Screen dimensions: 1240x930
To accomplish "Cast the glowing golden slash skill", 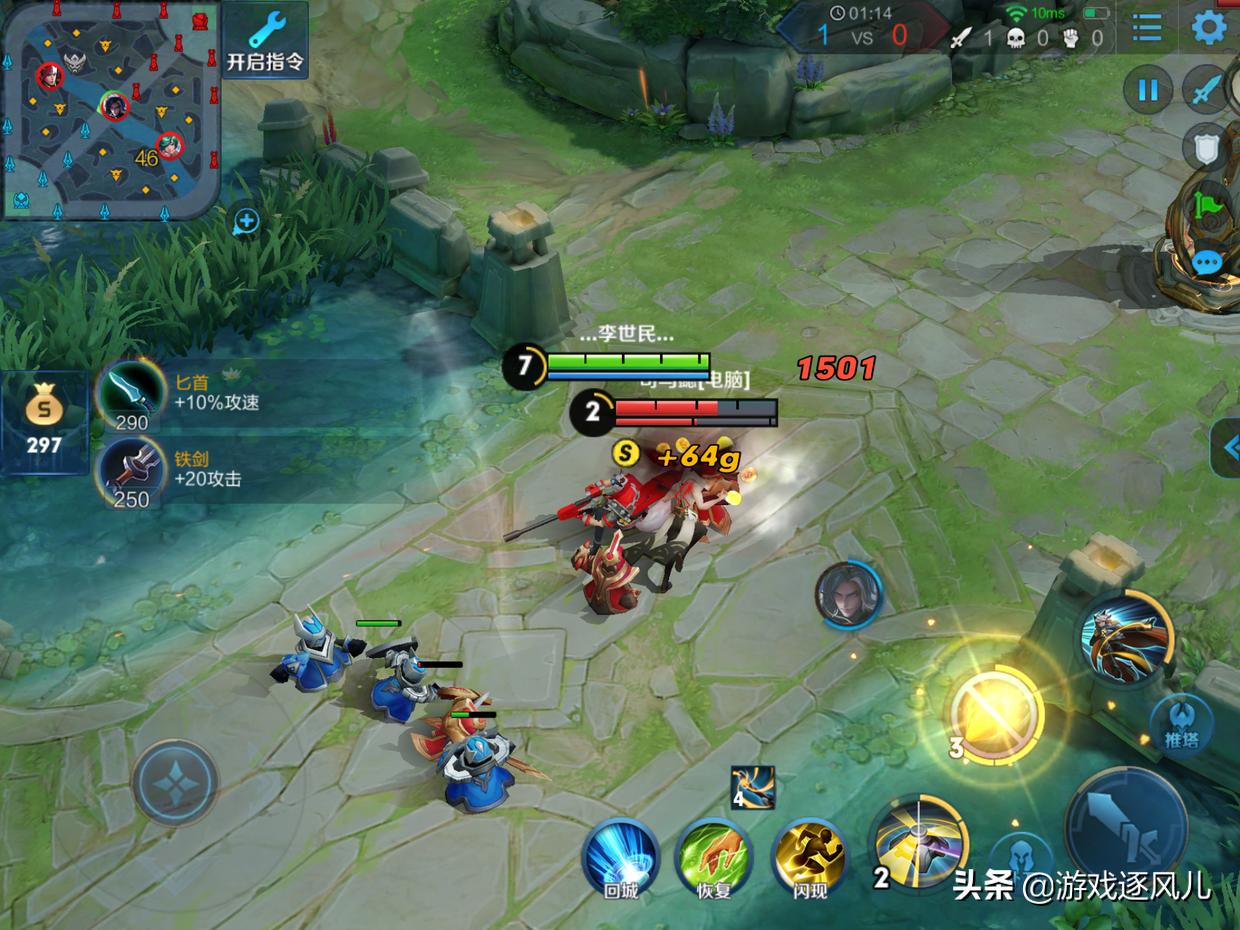I will (994, 713).
